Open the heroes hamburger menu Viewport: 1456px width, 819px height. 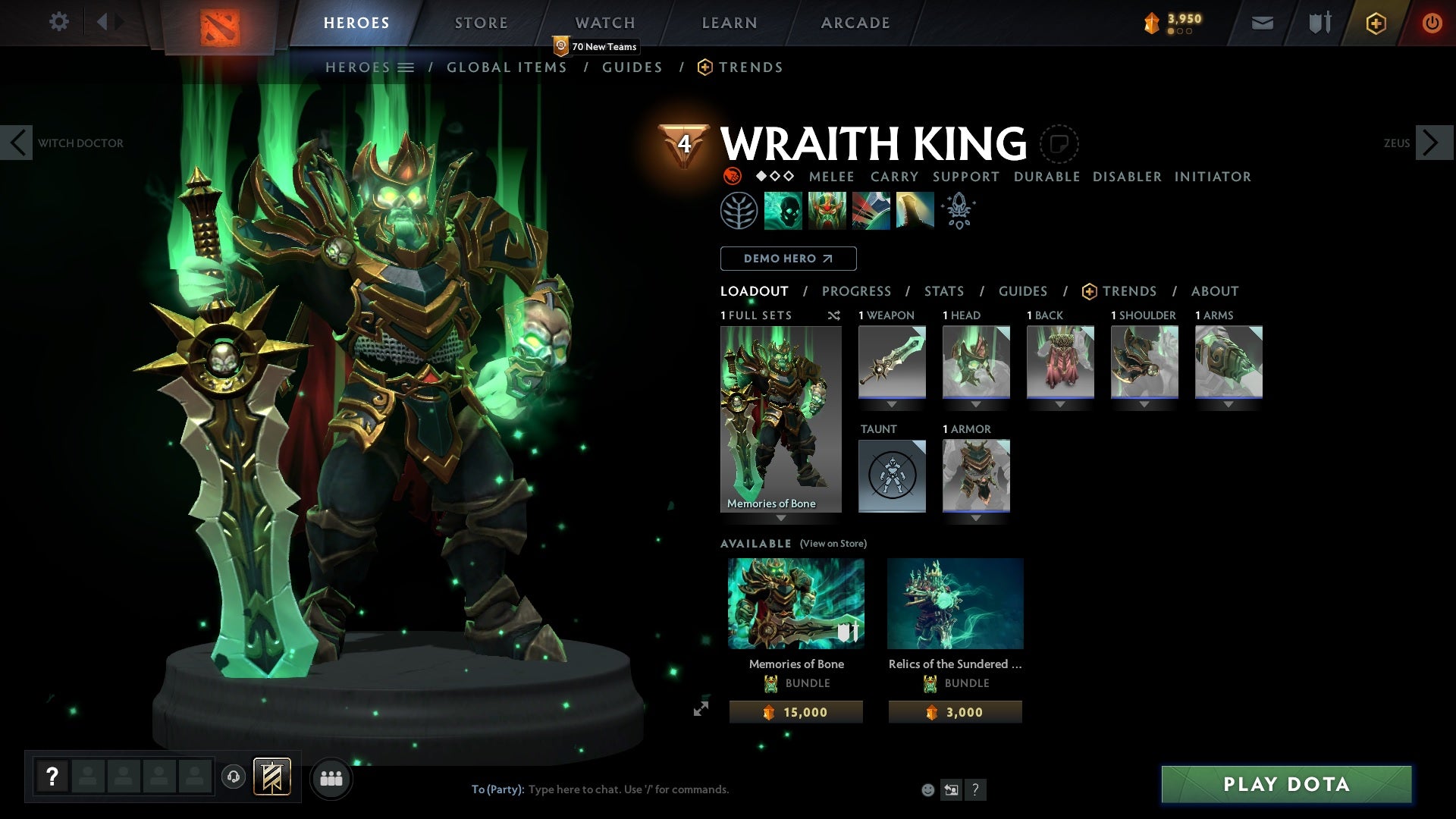[x=407, y=67]
